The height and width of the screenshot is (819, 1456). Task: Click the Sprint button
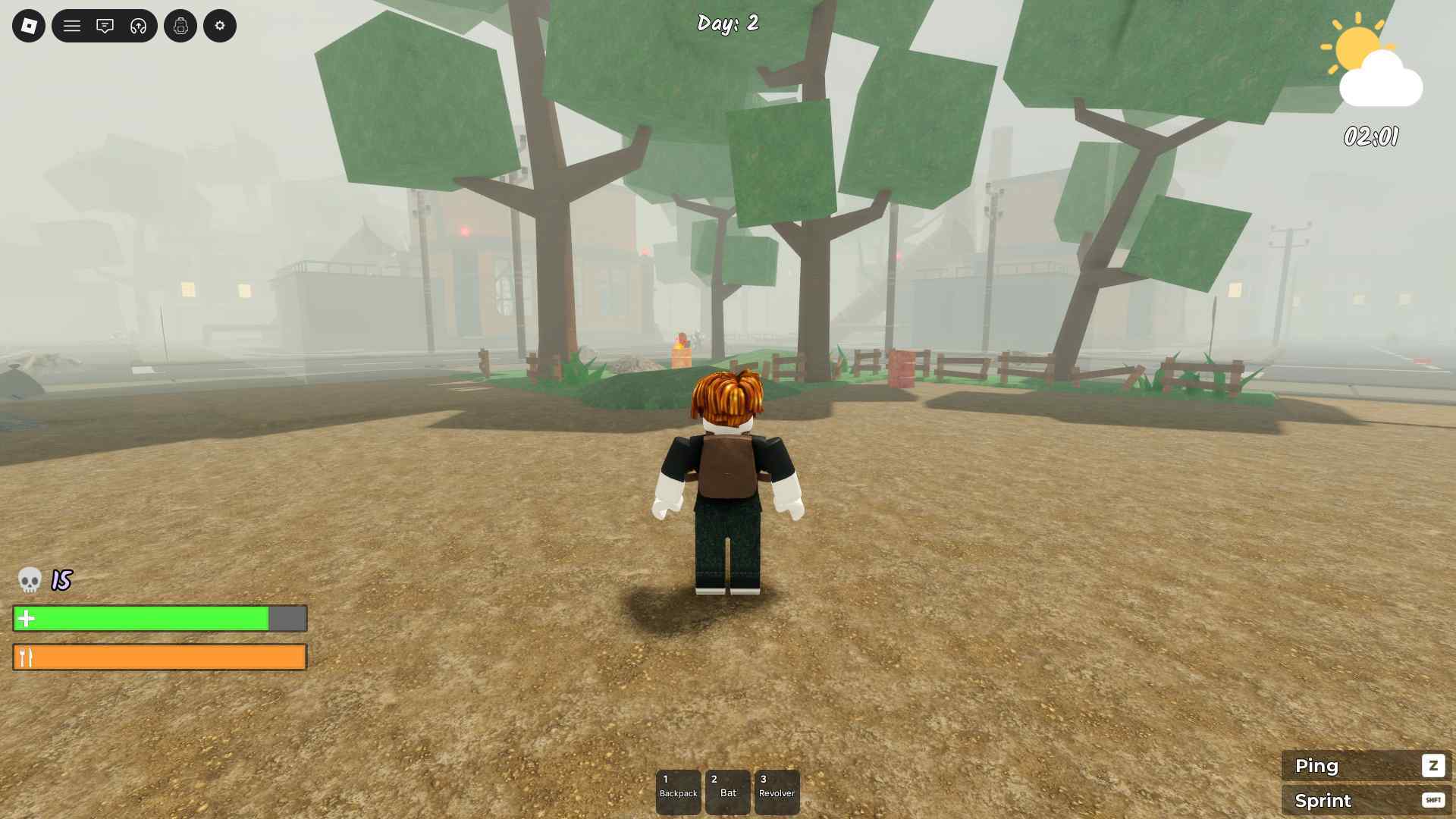[x=1365, y=800]
